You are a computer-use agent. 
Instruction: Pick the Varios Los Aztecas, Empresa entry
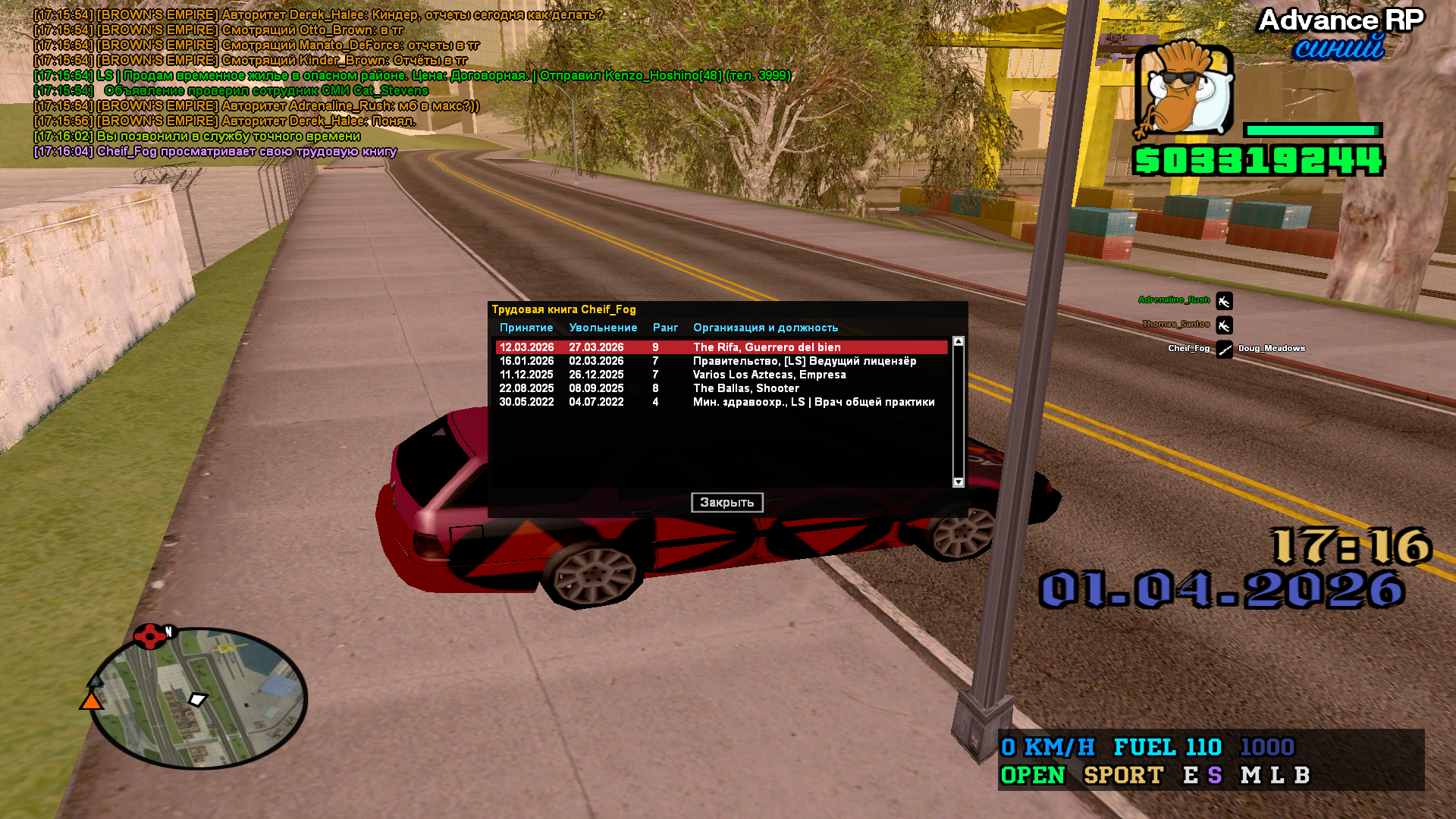click(x=720, y=375)
